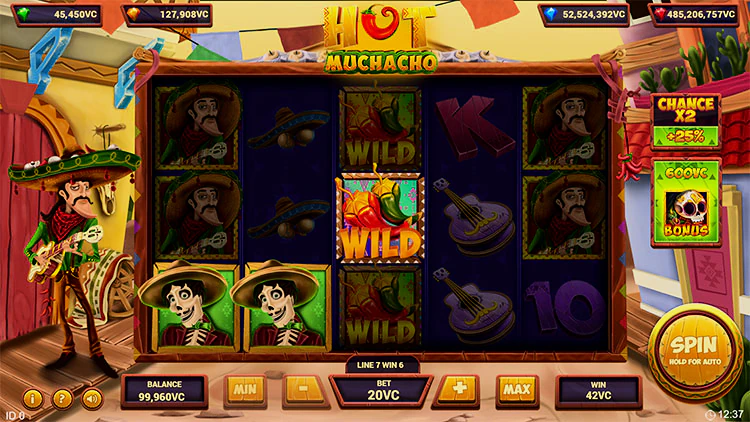This screenshot has height=422, width=750.
Task: Increase the bet with the plus button
Action: [460, 389]
